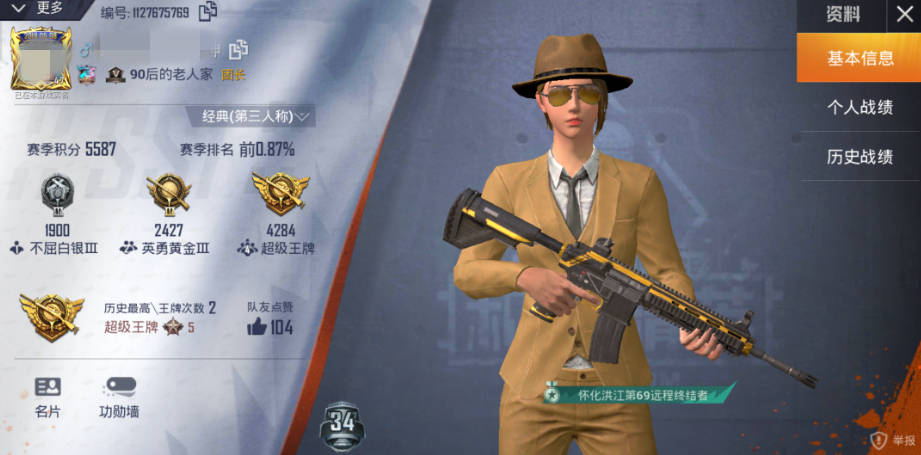Copy the player ID number (编号)

click(208, 13)
